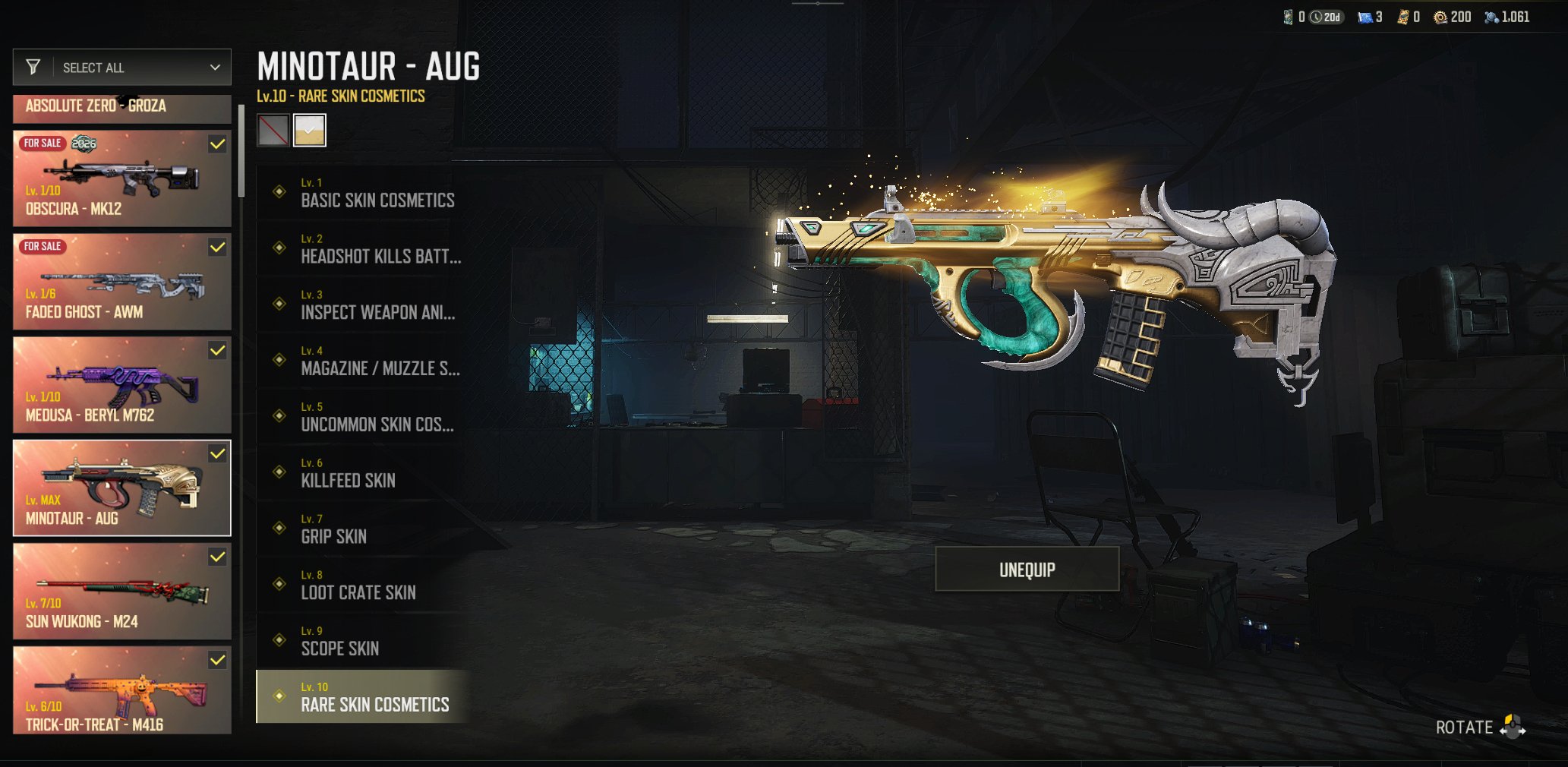1568x767 pixels.
Task: Pick the Minotaur - AUG skin tile
Action: (122, 488)
